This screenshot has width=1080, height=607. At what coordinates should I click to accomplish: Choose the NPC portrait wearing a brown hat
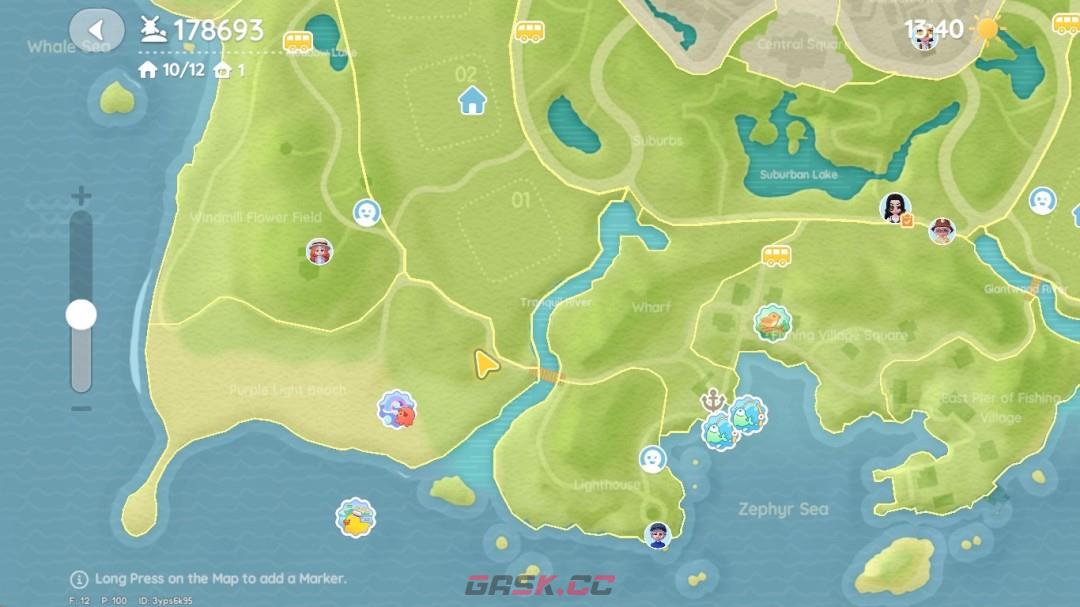[941, 231]
